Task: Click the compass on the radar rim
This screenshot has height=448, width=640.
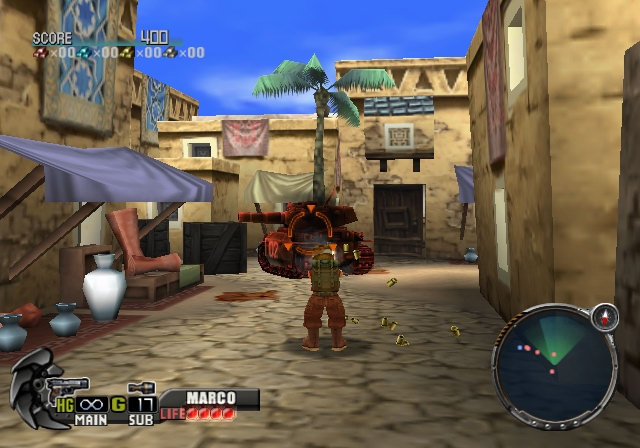Action: point(606,317)
